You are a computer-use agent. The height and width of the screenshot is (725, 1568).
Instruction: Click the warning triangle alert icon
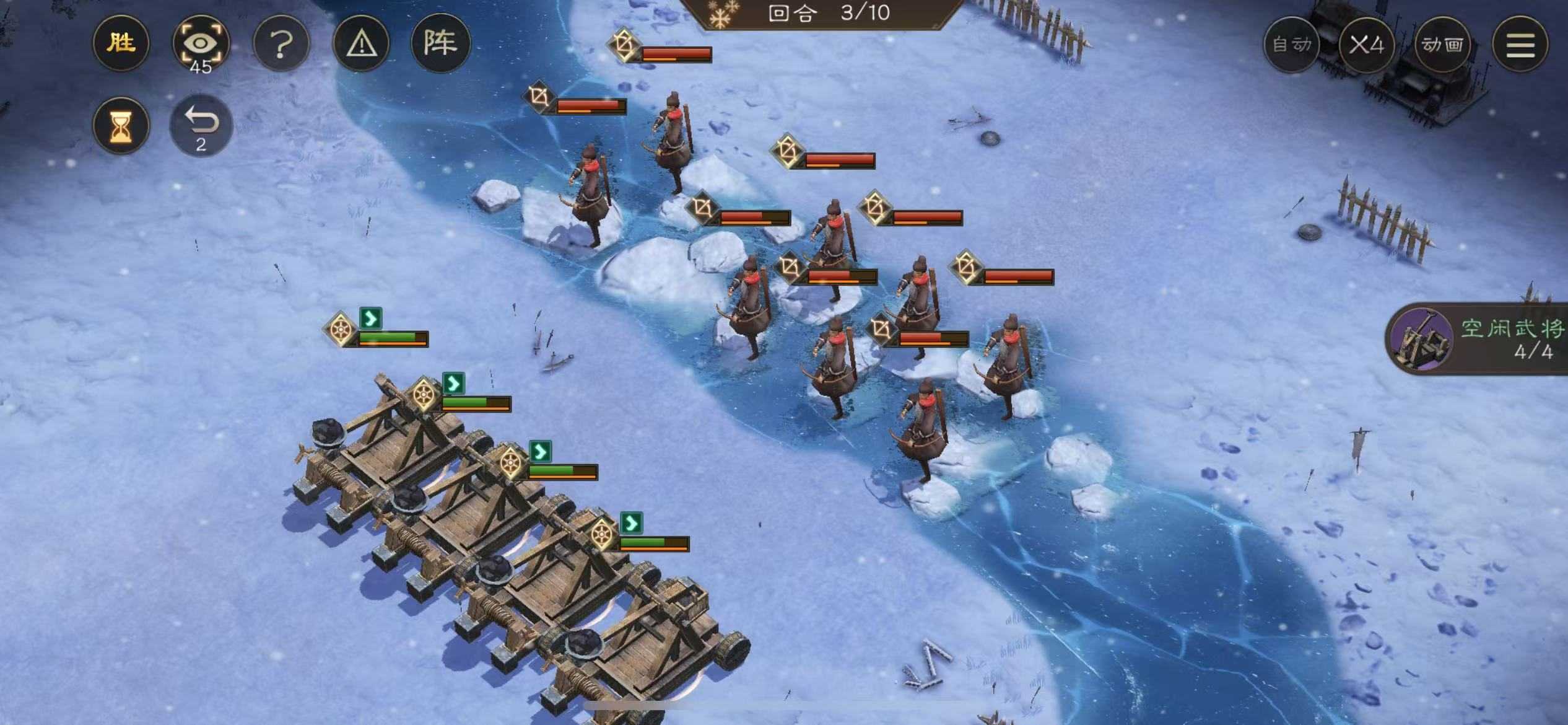[360, 42]
